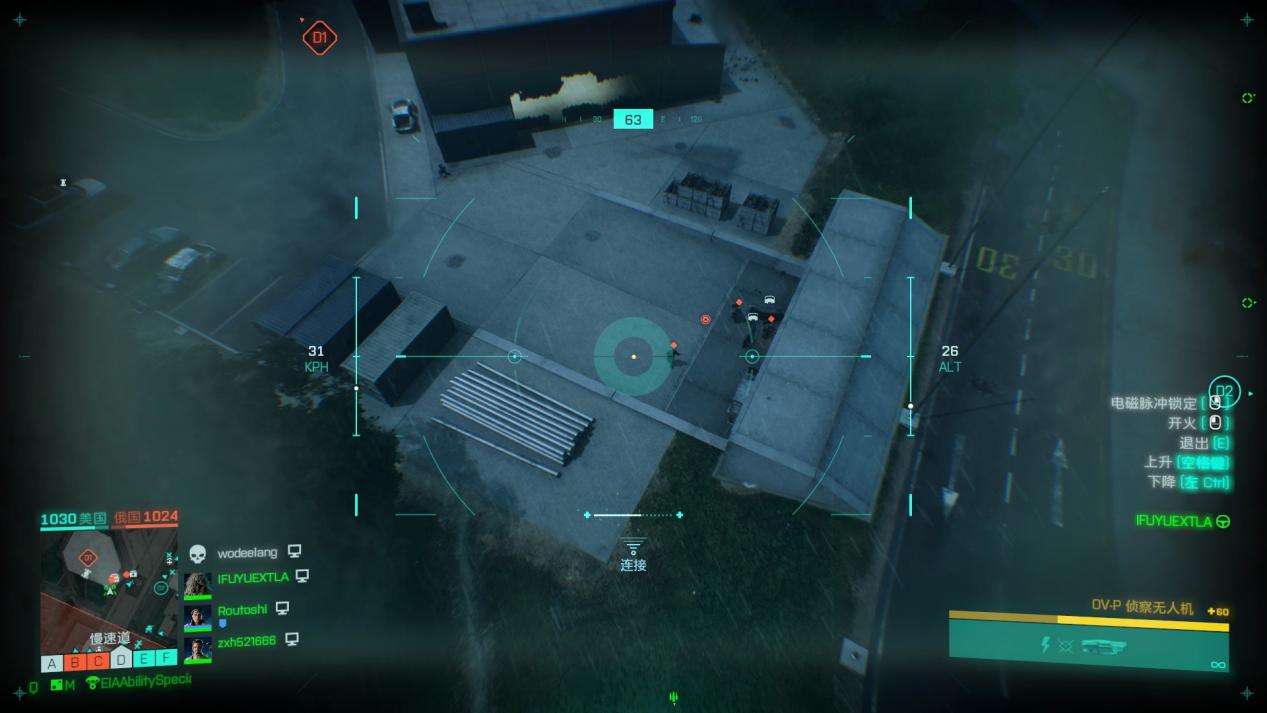The width and height of the screenshot is (1267, 713).
Task: Pick squad member zxh521666 from the list
Action: tap(246, 641)
